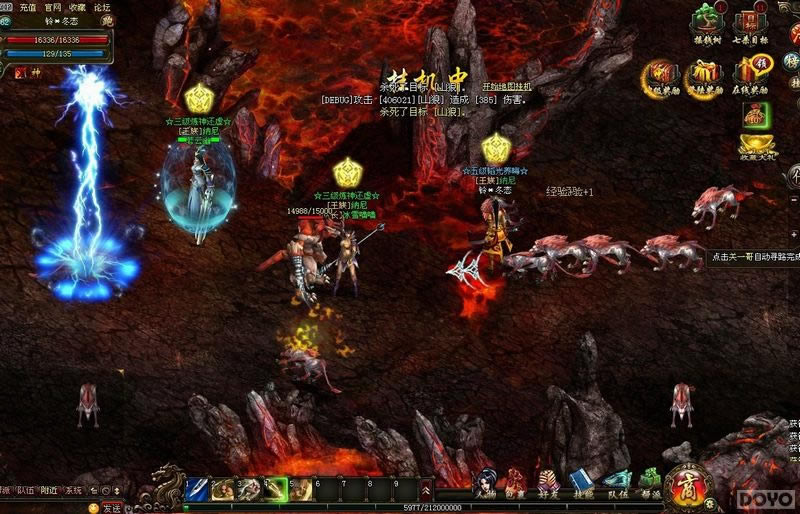Switch chat to the 系统 system tab
800x514 pixels.
click(x=74, y=490)
